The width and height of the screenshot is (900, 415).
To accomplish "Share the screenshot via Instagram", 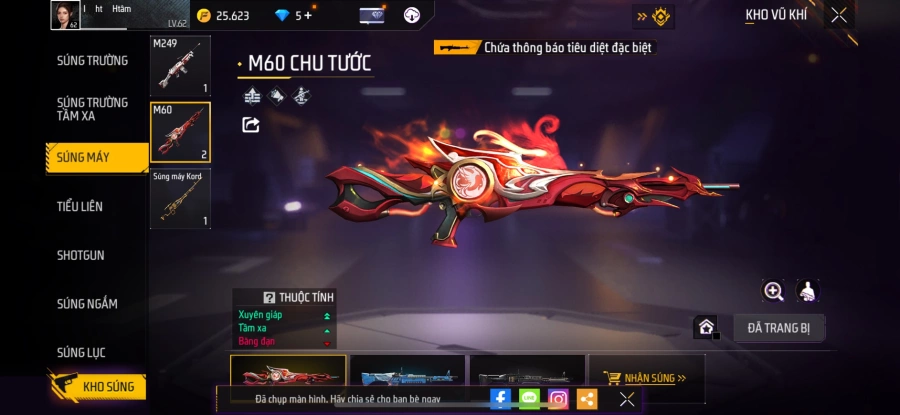I will 558,398.
